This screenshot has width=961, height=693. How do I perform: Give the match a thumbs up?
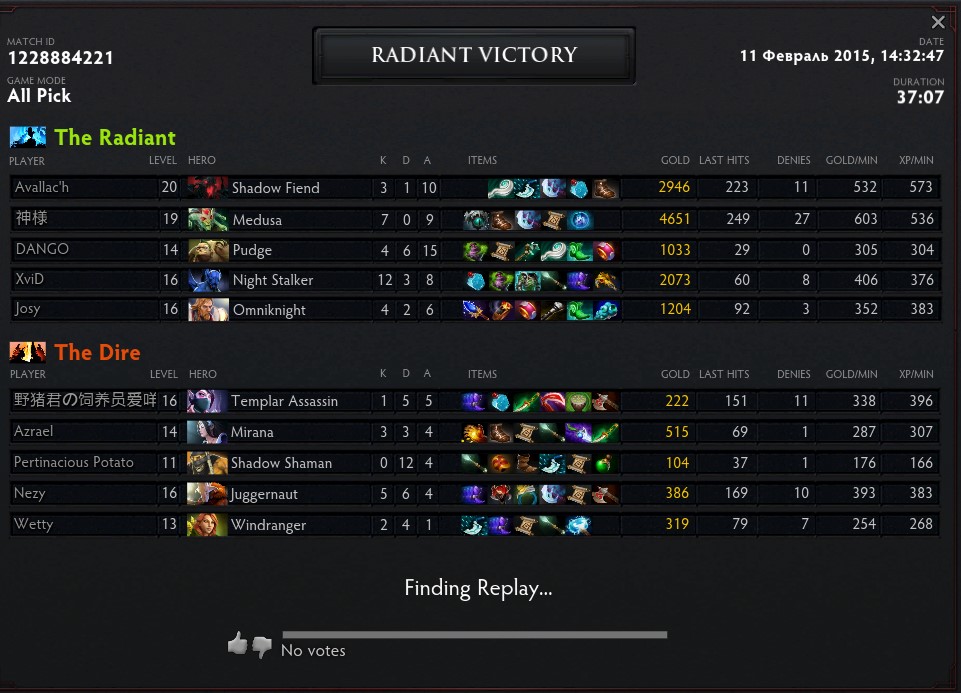(237, 643)
